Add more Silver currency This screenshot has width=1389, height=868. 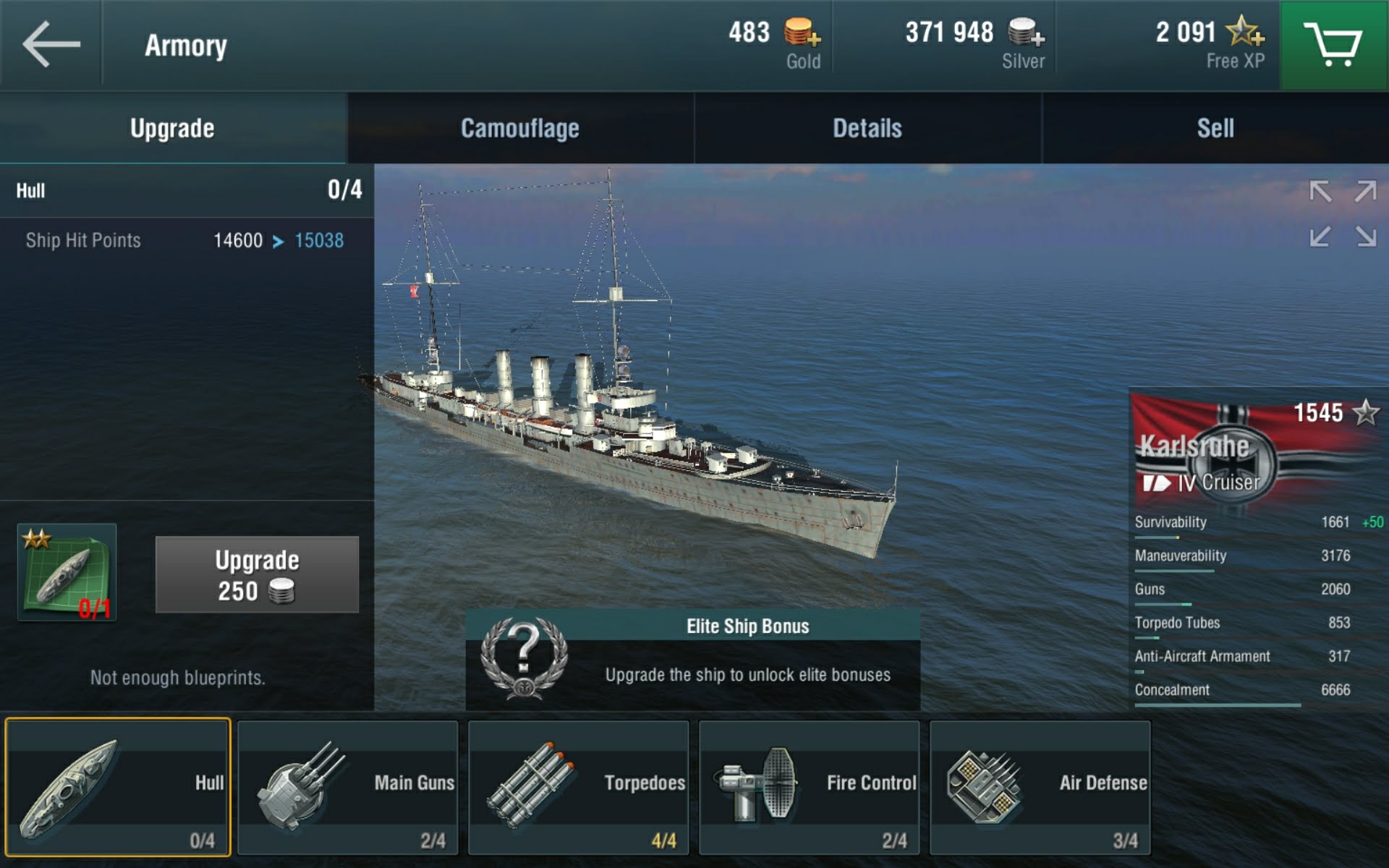(x=1026, y=33)
